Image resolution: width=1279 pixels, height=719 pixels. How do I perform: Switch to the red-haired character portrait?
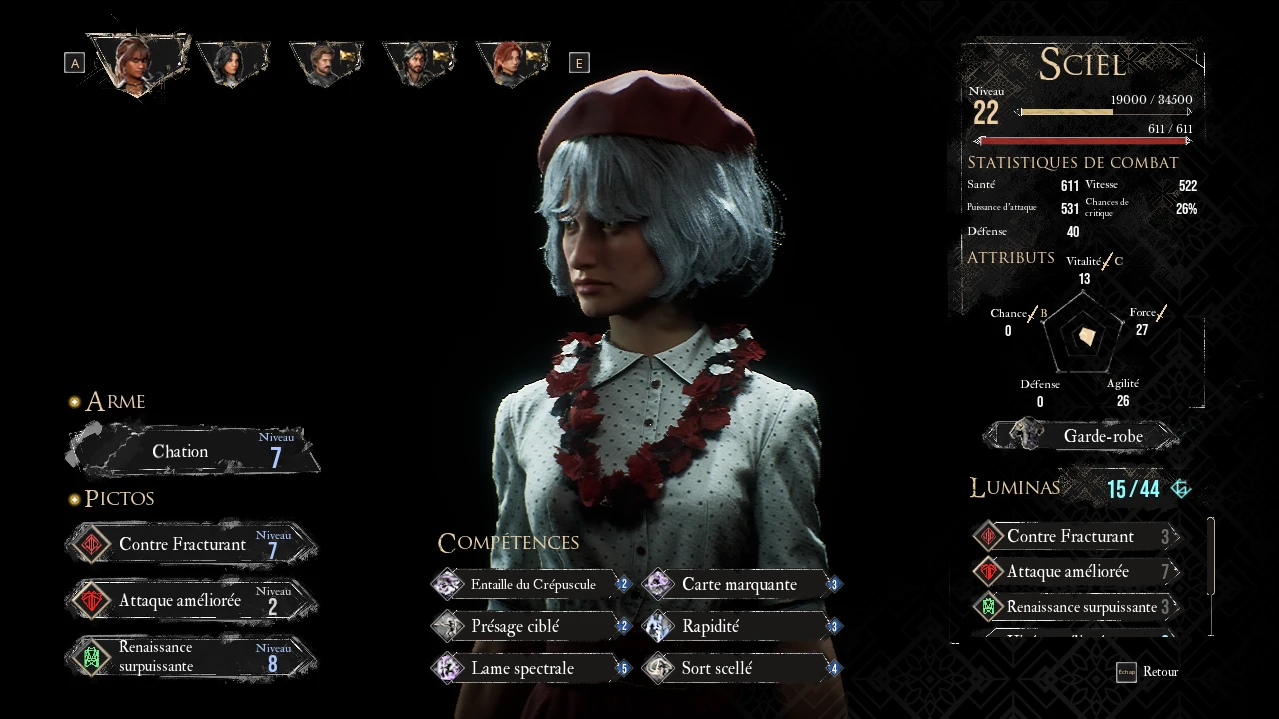(x=511, y=62)
